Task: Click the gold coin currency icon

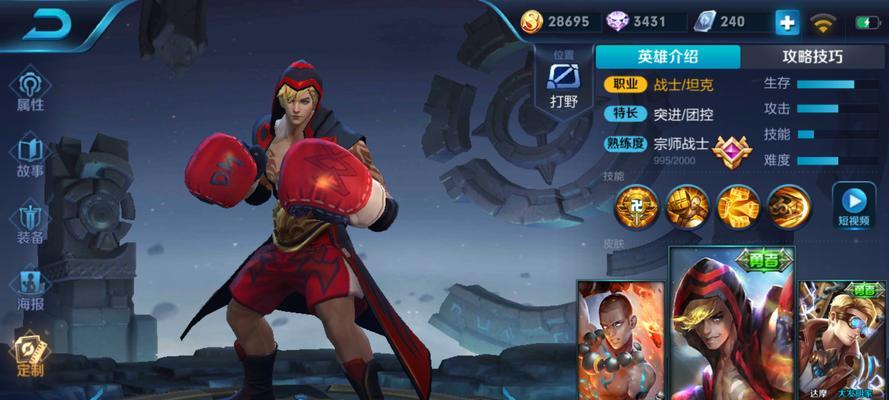Action: click(533, 21)
